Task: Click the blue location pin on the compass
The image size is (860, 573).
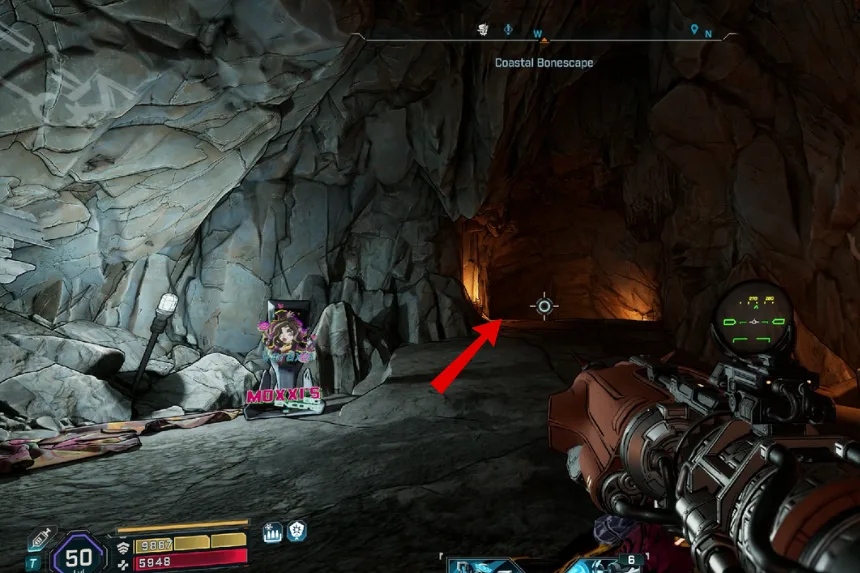Action: pos(694,30)
